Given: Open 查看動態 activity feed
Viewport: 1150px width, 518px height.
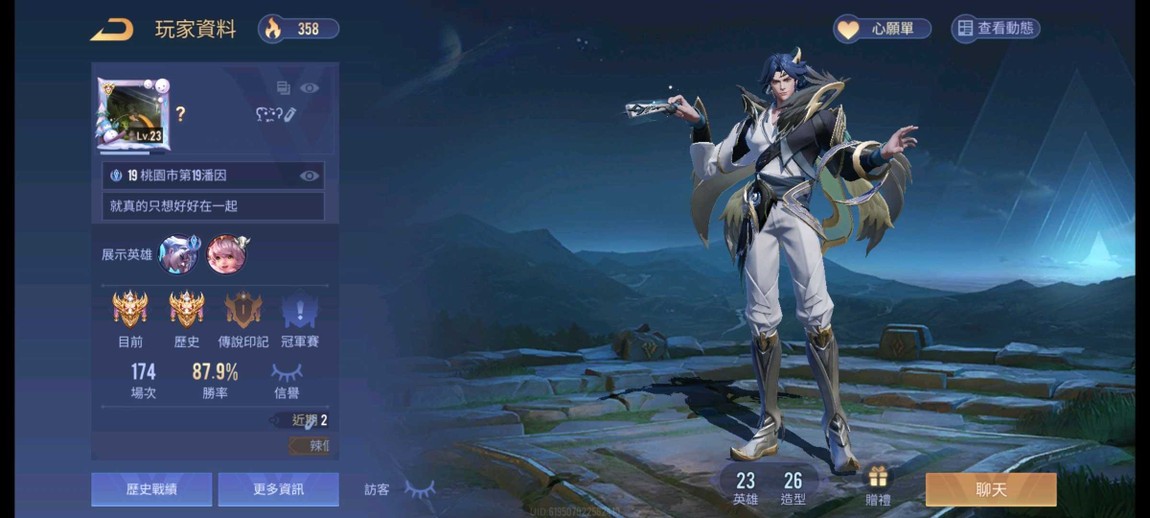Looking at the screenshot, I should tap(996, 29).
